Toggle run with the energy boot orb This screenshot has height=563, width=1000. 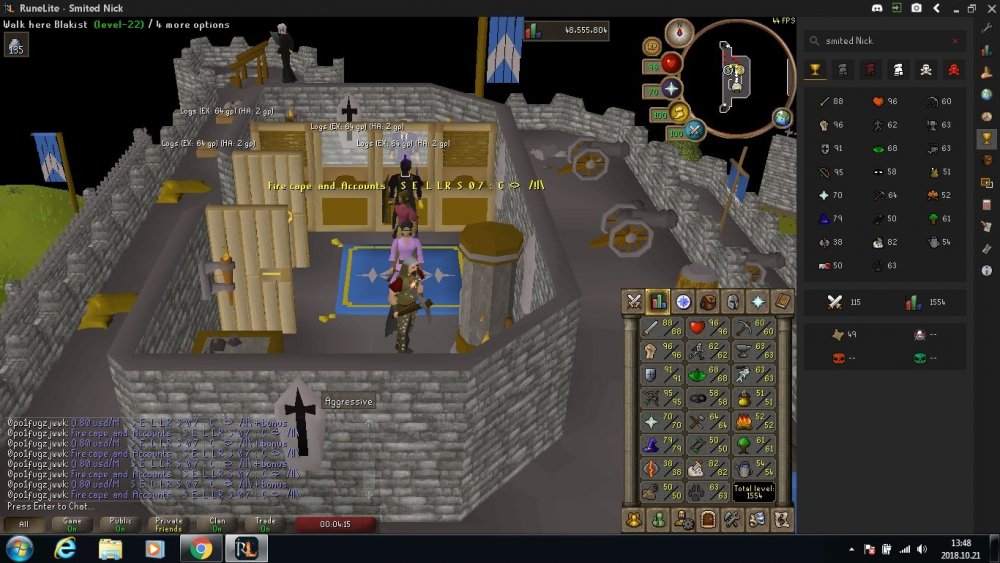coord(679,112)
